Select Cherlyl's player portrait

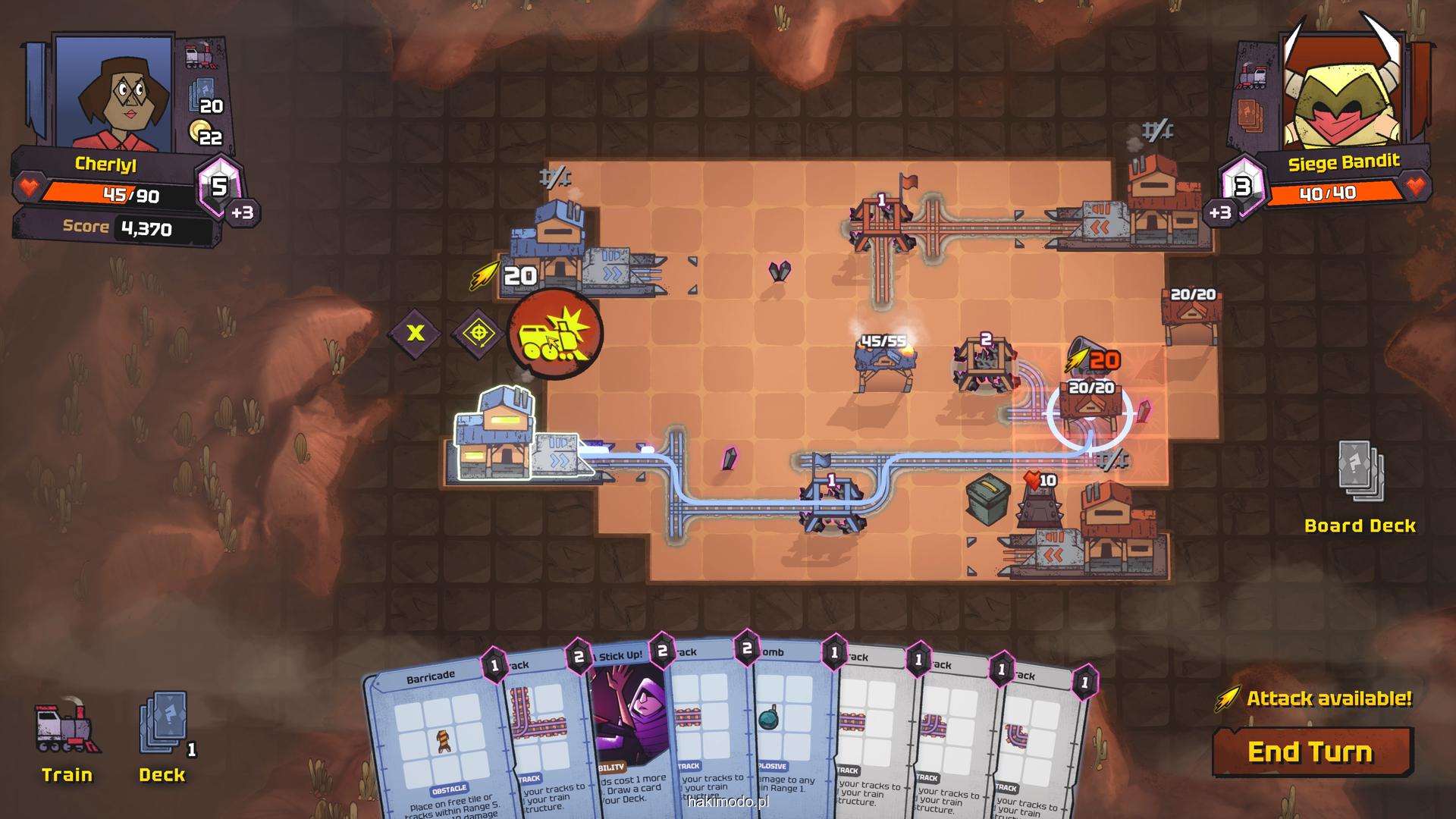pyautogui.click(x=115, y=91)
